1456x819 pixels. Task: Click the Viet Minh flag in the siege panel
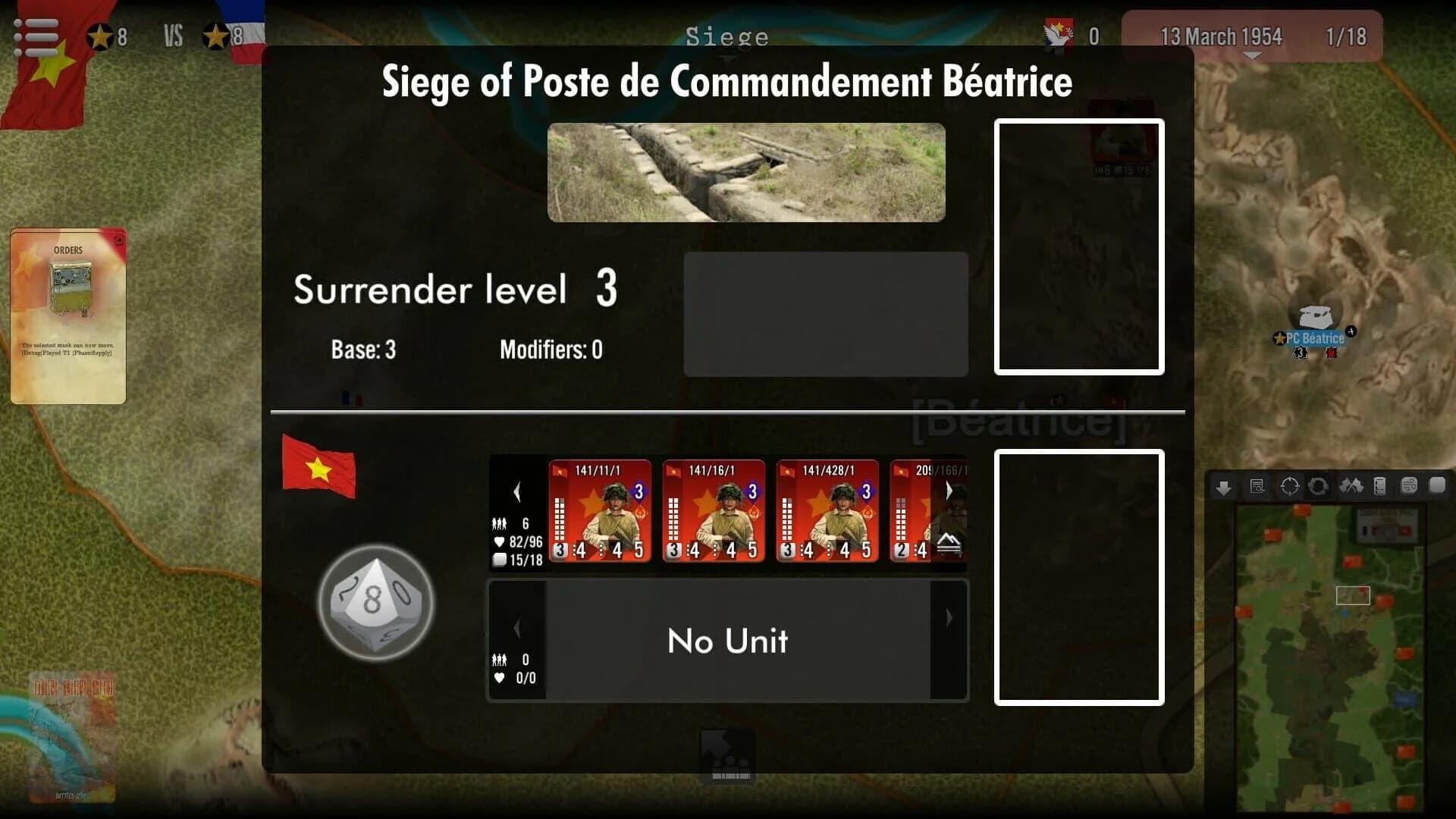(x=318, y=468)
